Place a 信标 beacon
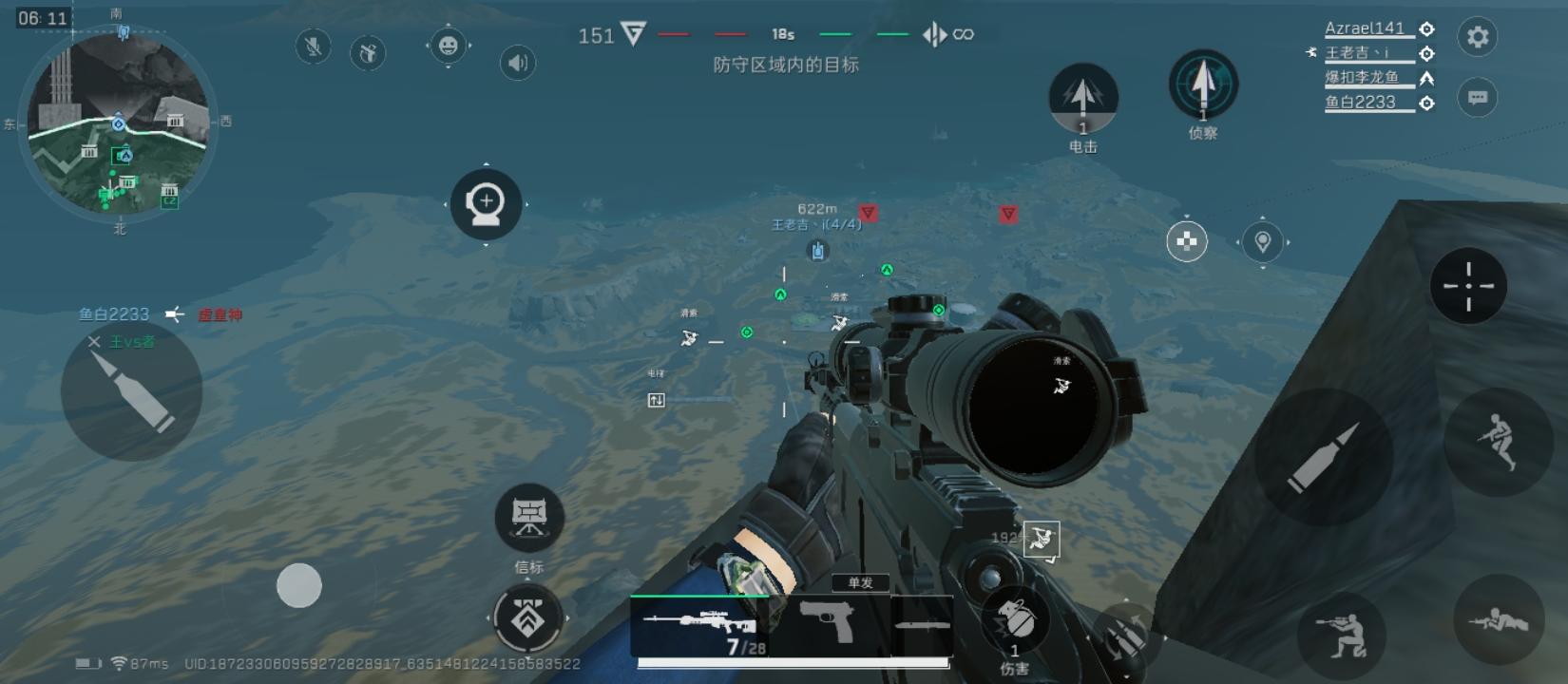Viewport: 1568px width, 684px height. coord(529,516)
